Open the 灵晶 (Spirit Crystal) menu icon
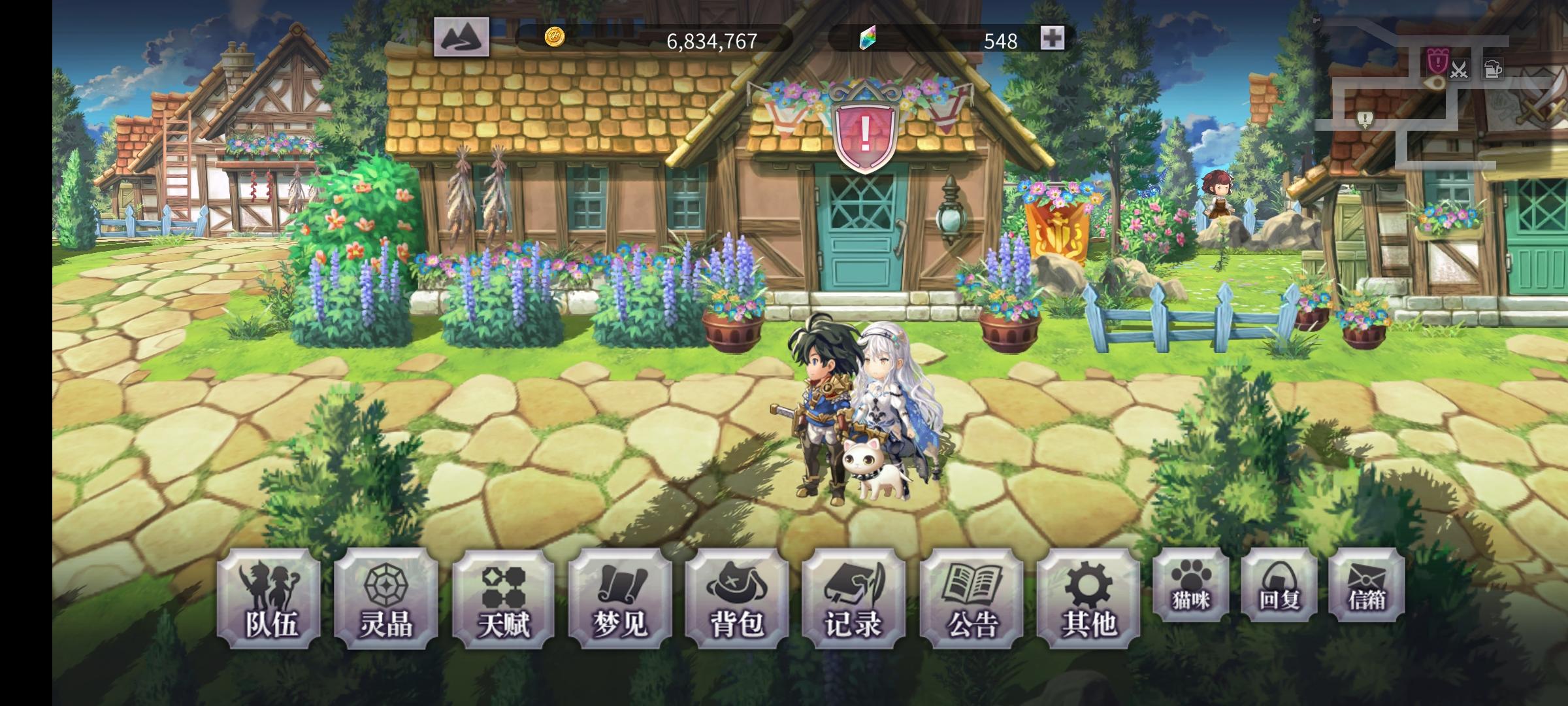1568x706 pixels. [x=385, y=598]
